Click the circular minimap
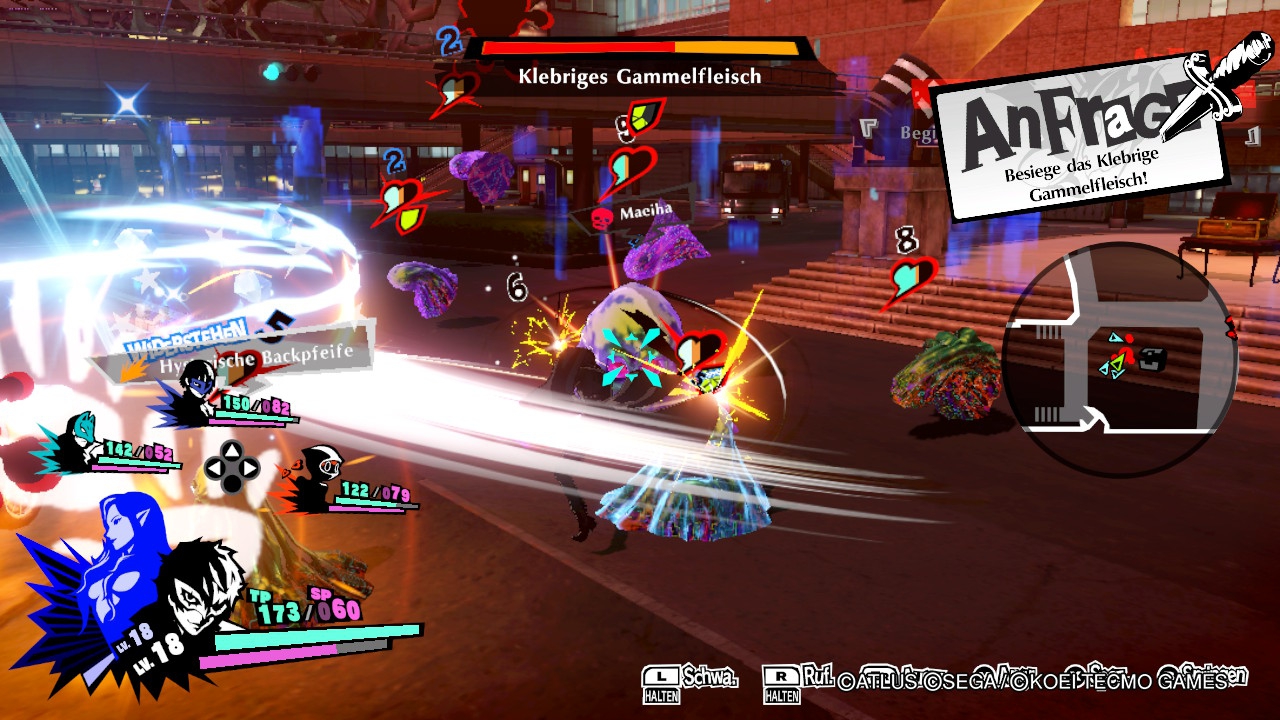This screenshot has height=720, width=1280. click(1120, 360)
